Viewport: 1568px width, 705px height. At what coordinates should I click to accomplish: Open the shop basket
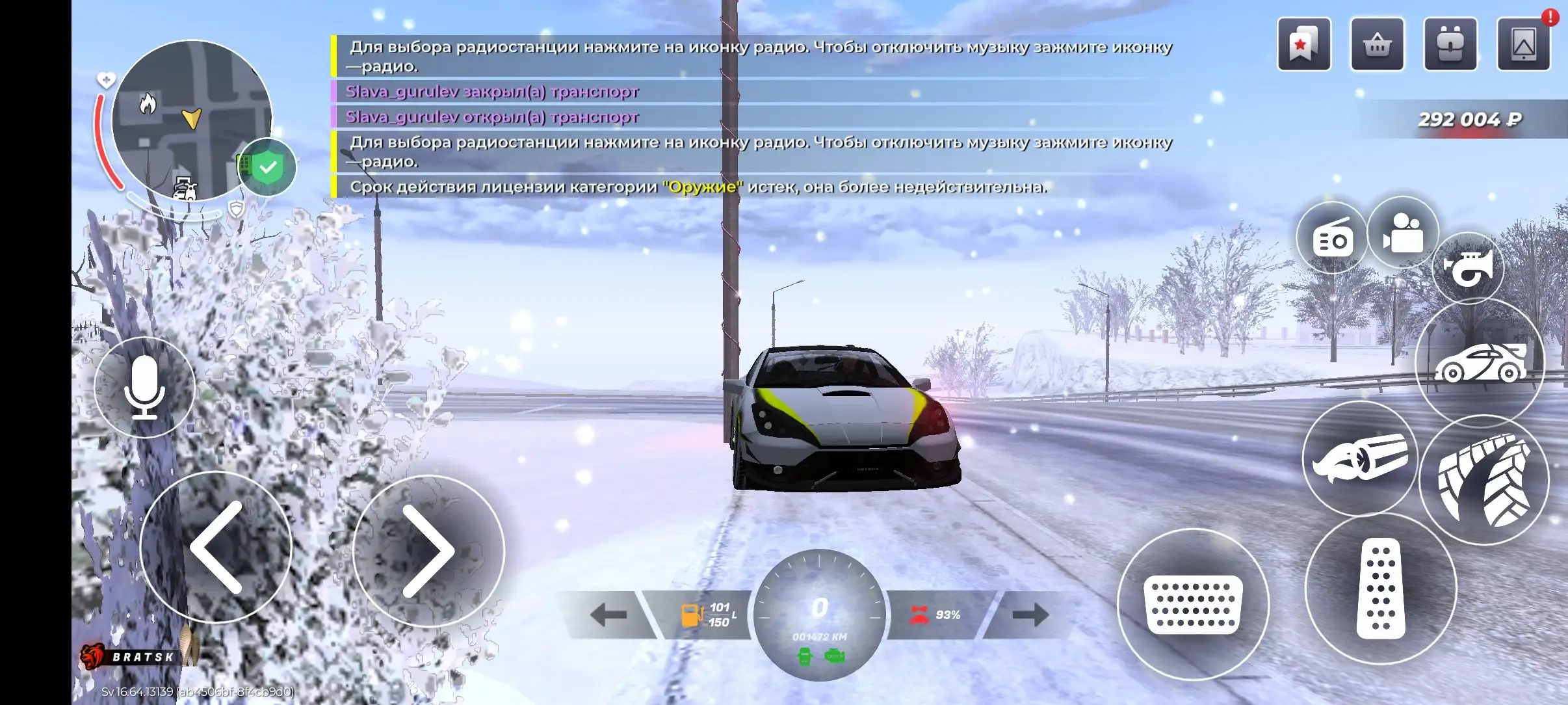(1378, 44)
